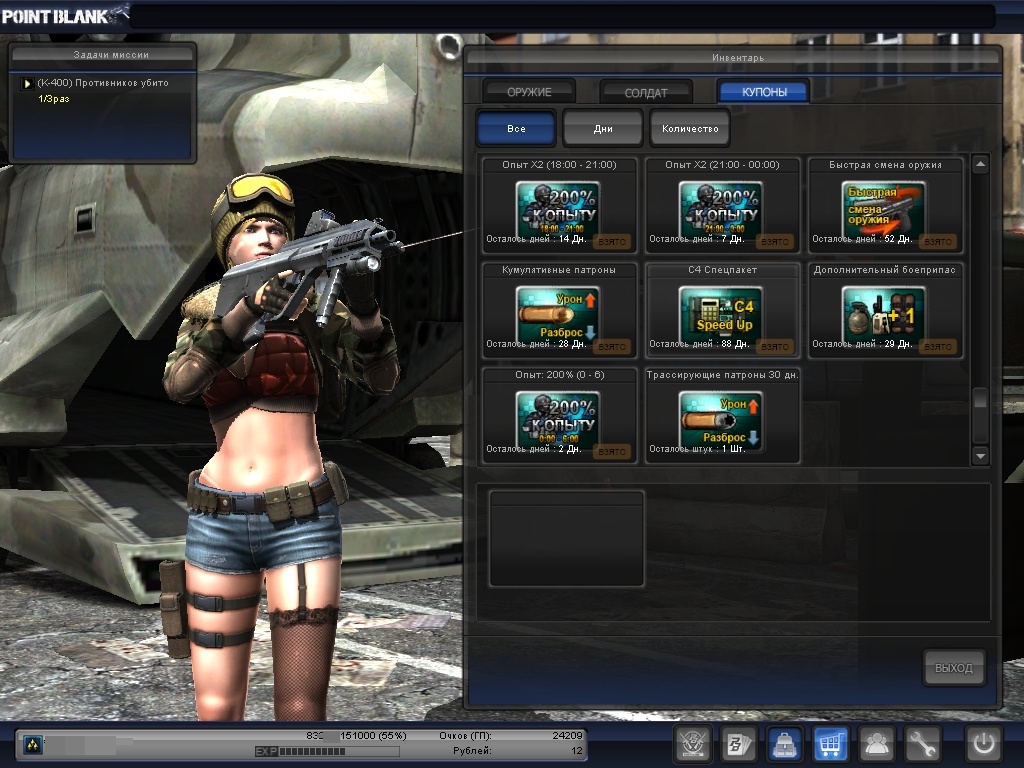The width and height of the screenshot is (1024, 768).
Task: Click the power icon to quit
Action: click(x=983, y=743)
